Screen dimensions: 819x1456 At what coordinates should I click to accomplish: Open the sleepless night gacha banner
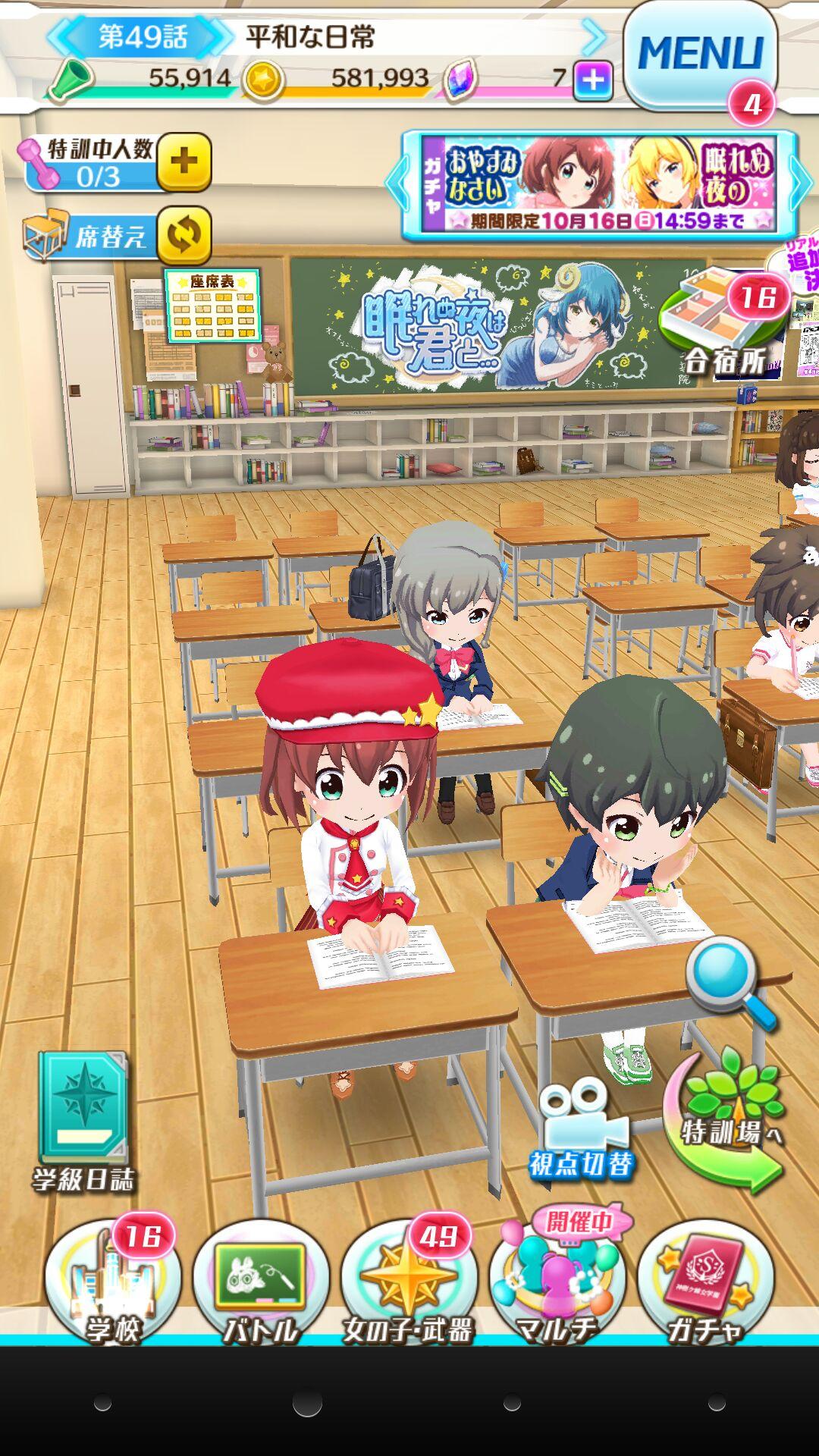(x=599, y=184)
